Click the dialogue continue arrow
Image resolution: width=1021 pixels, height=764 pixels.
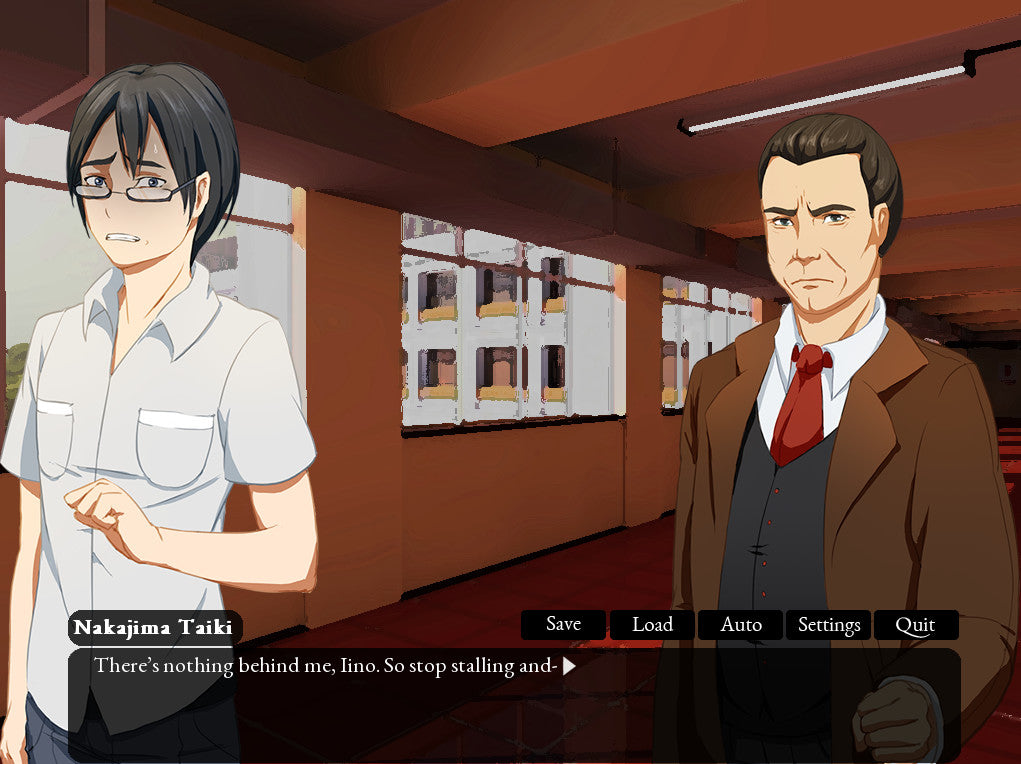point(569,666)
